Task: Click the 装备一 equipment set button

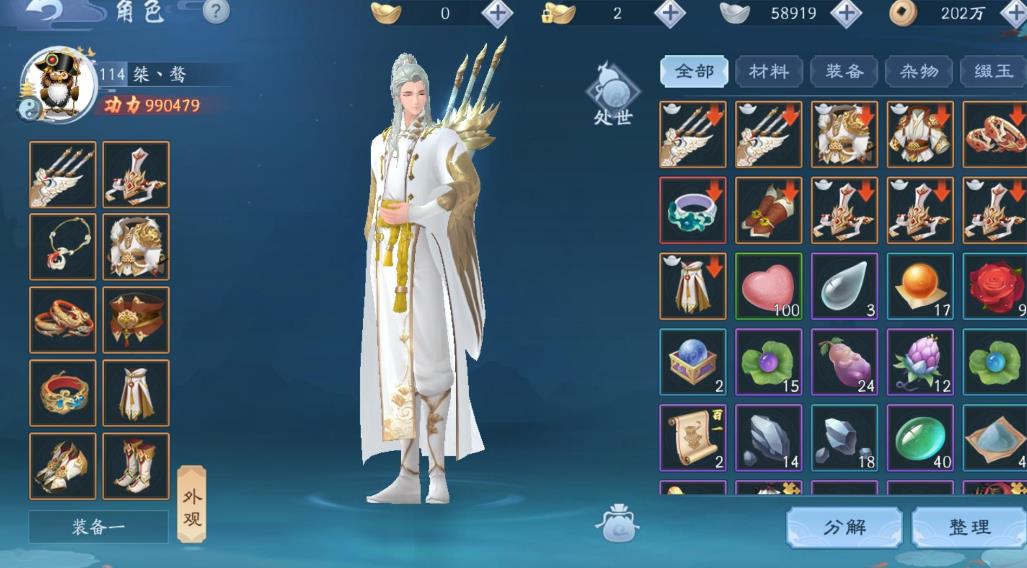Action: [98, 527]
